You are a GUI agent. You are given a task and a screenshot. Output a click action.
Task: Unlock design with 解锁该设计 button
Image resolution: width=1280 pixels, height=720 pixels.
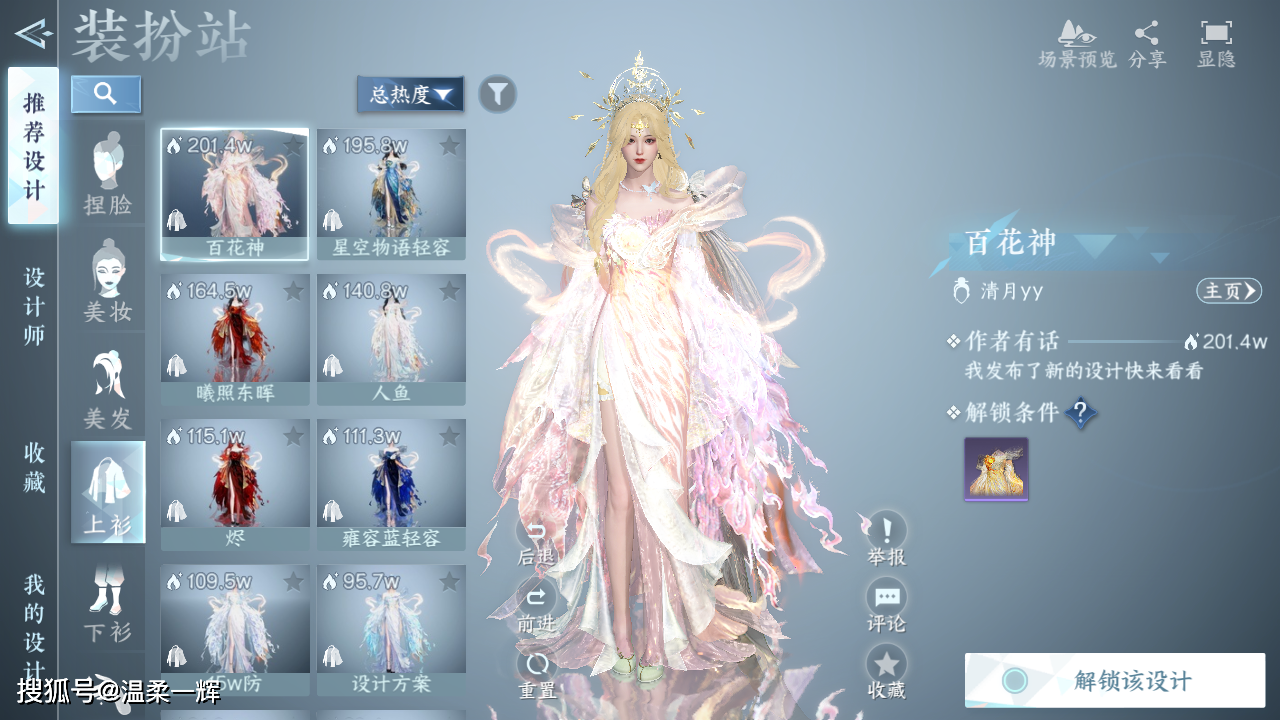[x=1115, y=680]
